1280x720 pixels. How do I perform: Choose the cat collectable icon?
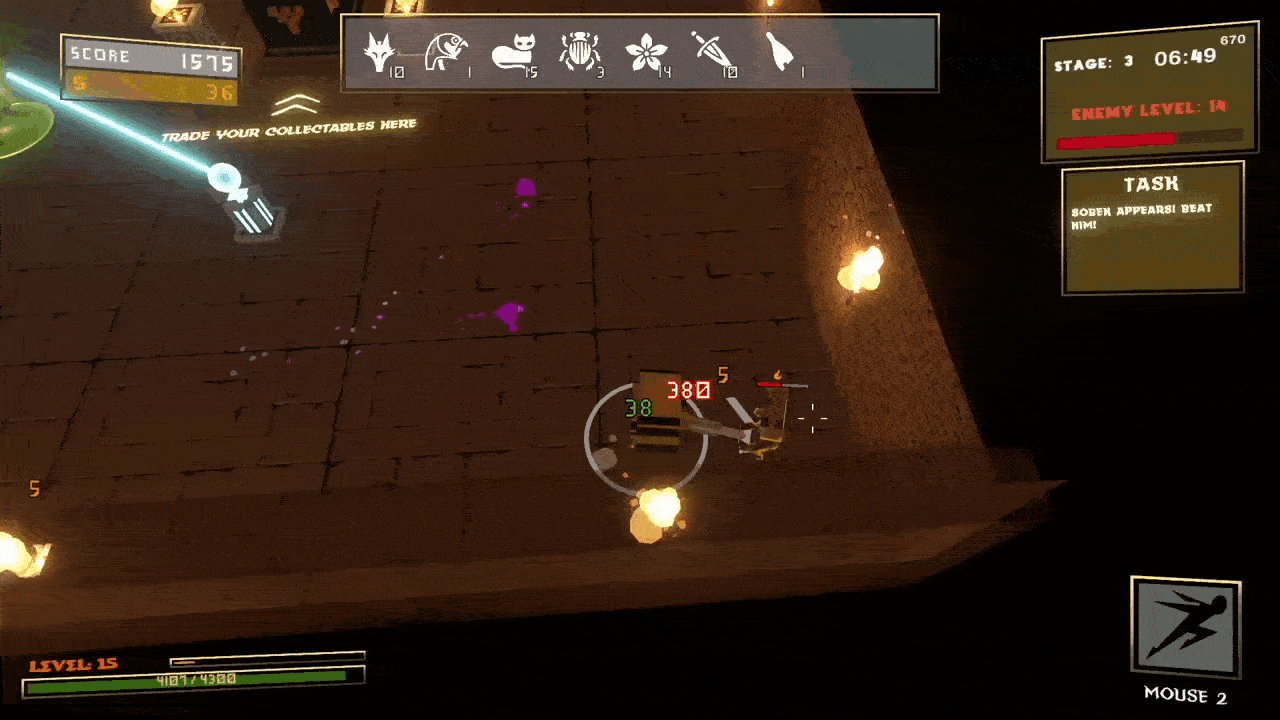coord(513,51)
